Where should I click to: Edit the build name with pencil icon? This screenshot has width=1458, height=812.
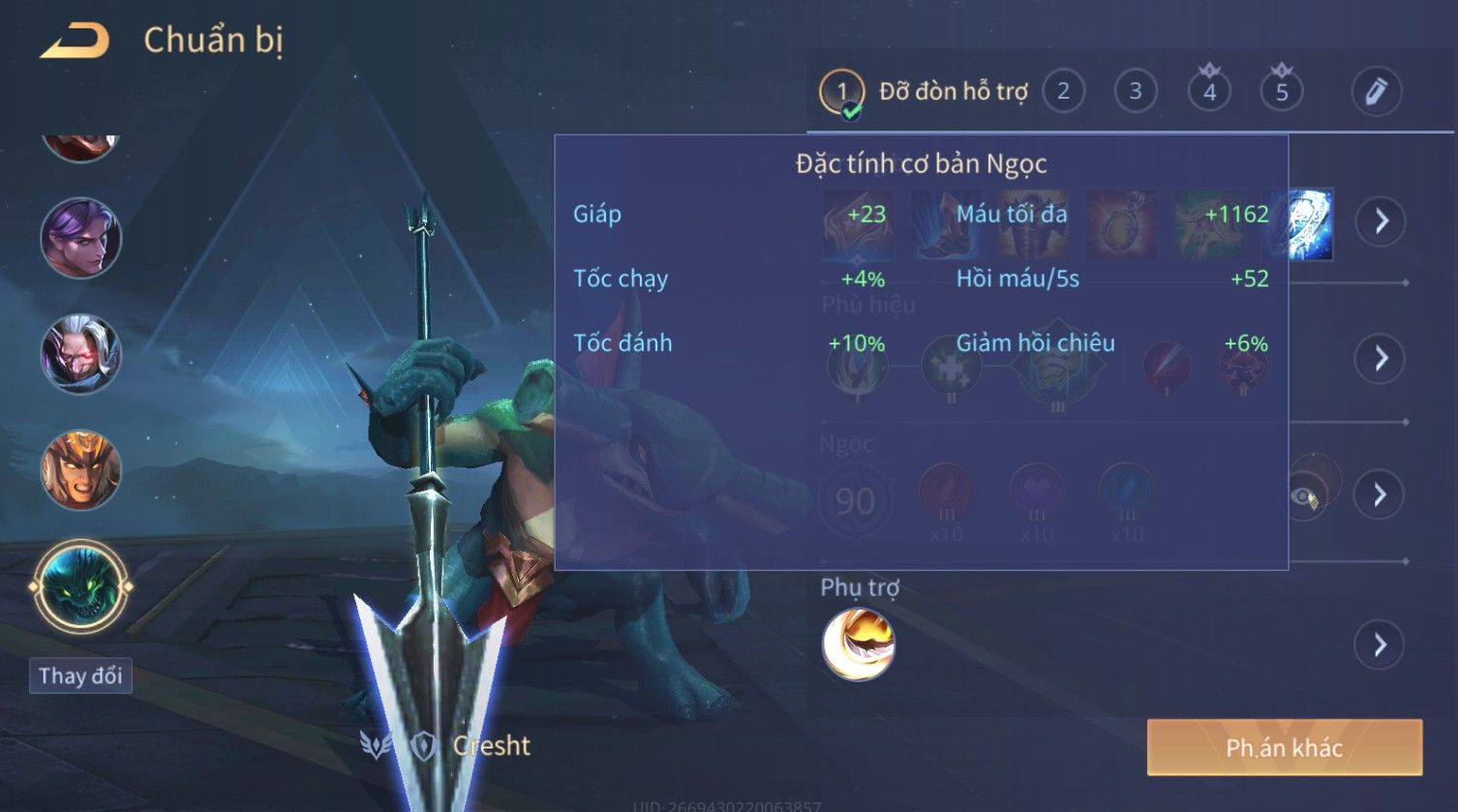[1376, 92]
